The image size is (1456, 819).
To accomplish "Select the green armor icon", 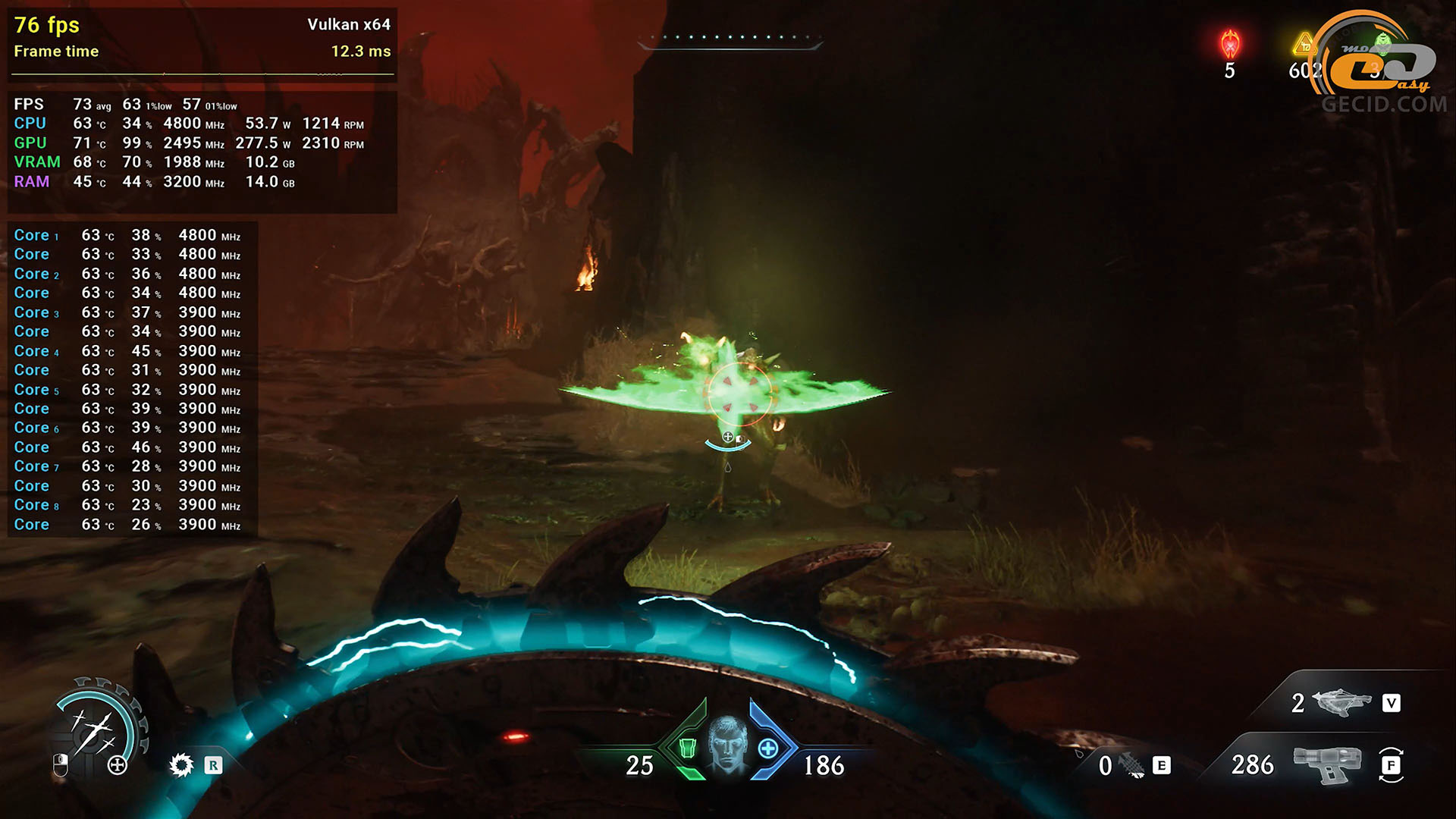I will pyautogui.click(x=687, y=748).
